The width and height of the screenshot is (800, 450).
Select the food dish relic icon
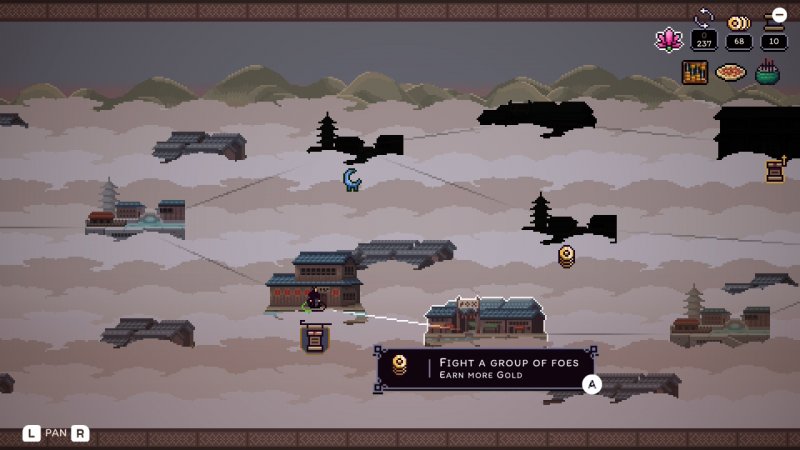[731, 73]
